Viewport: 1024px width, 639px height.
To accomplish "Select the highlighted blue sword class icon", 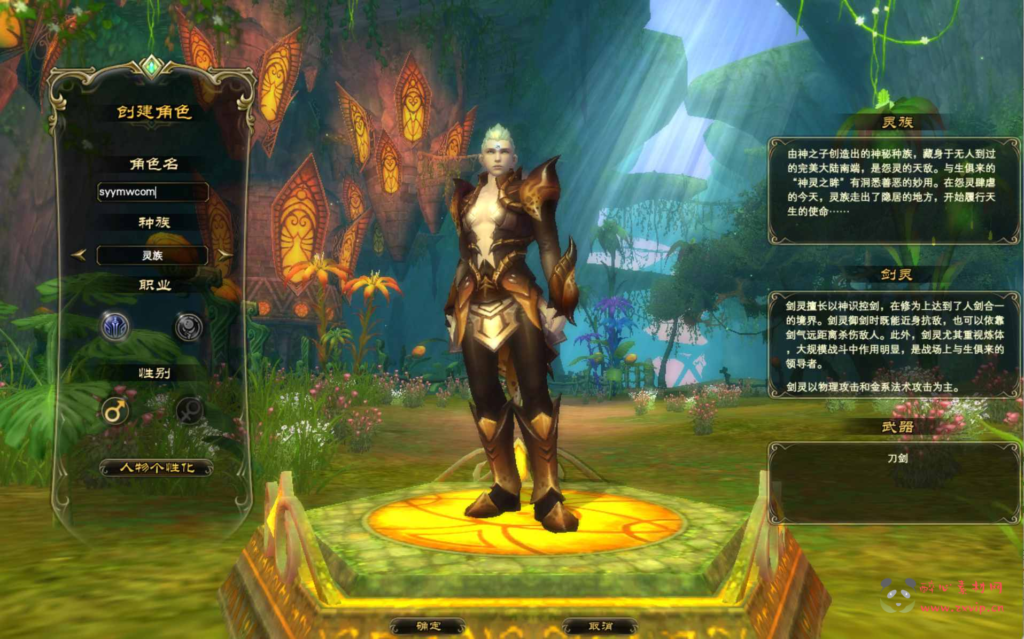I will [x=115, y=326].
